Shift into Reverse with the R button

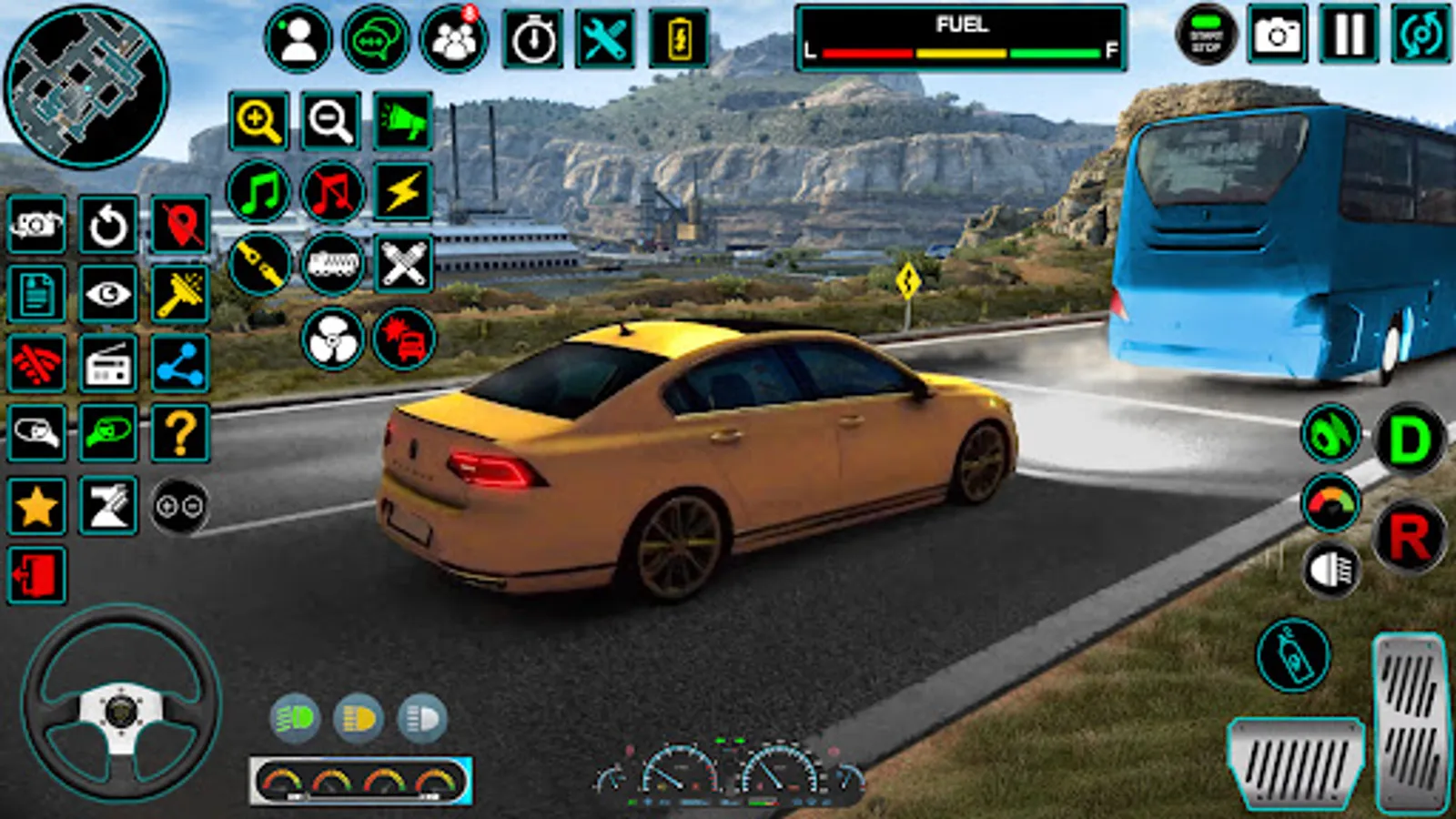coord(1409,537)
